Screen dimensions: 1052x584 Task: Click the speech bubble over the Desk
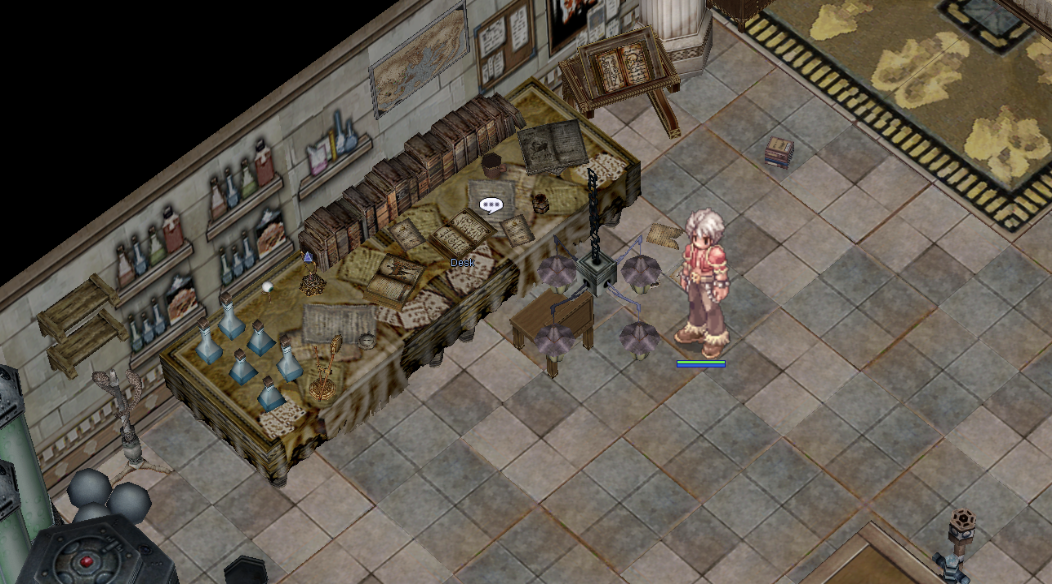[490, 206]
